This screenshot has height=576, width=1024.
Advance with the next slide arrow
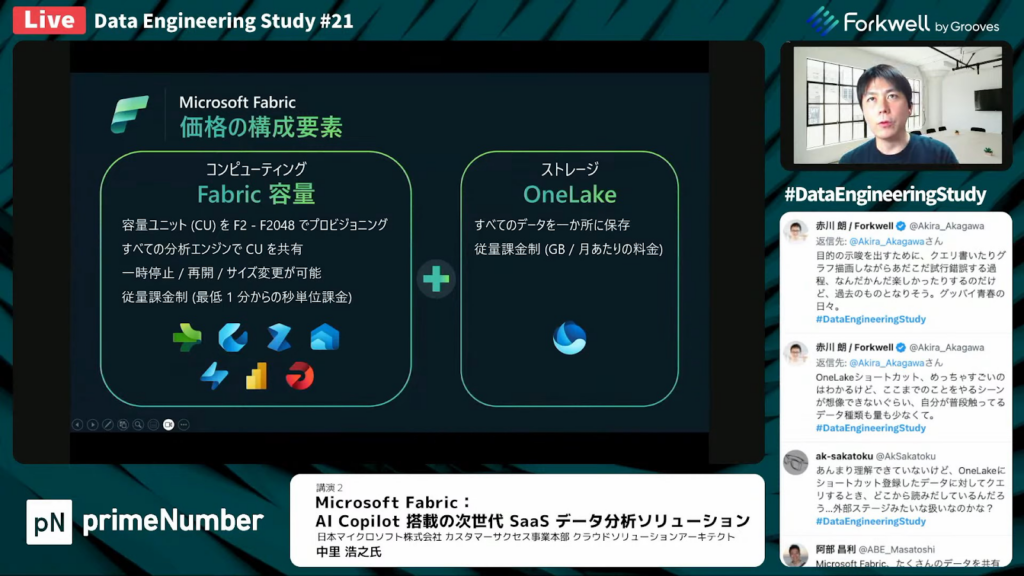click(92, 424)
